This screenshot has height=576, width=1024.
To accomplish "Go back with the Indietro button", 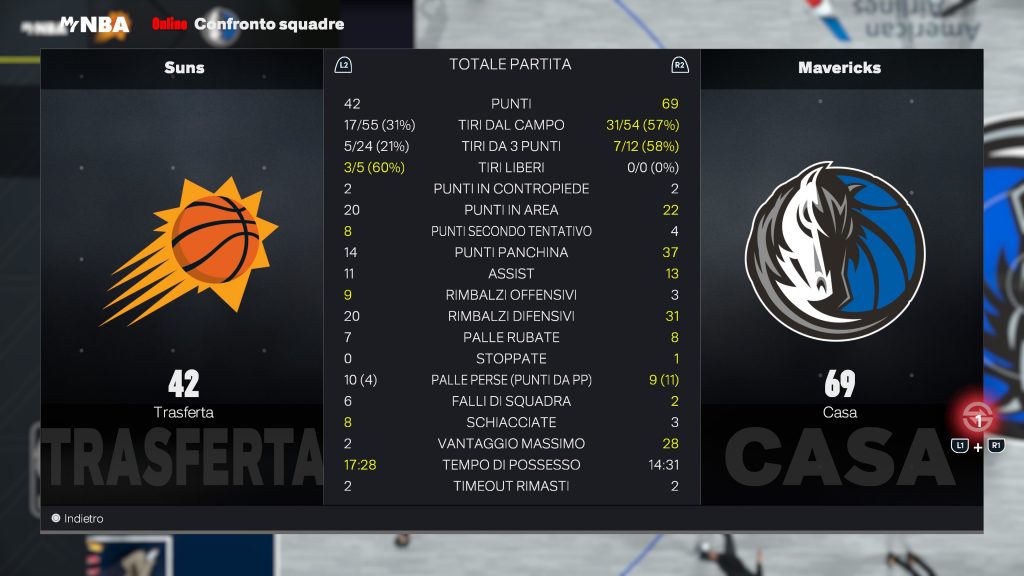I will click(x=77, y=519).
